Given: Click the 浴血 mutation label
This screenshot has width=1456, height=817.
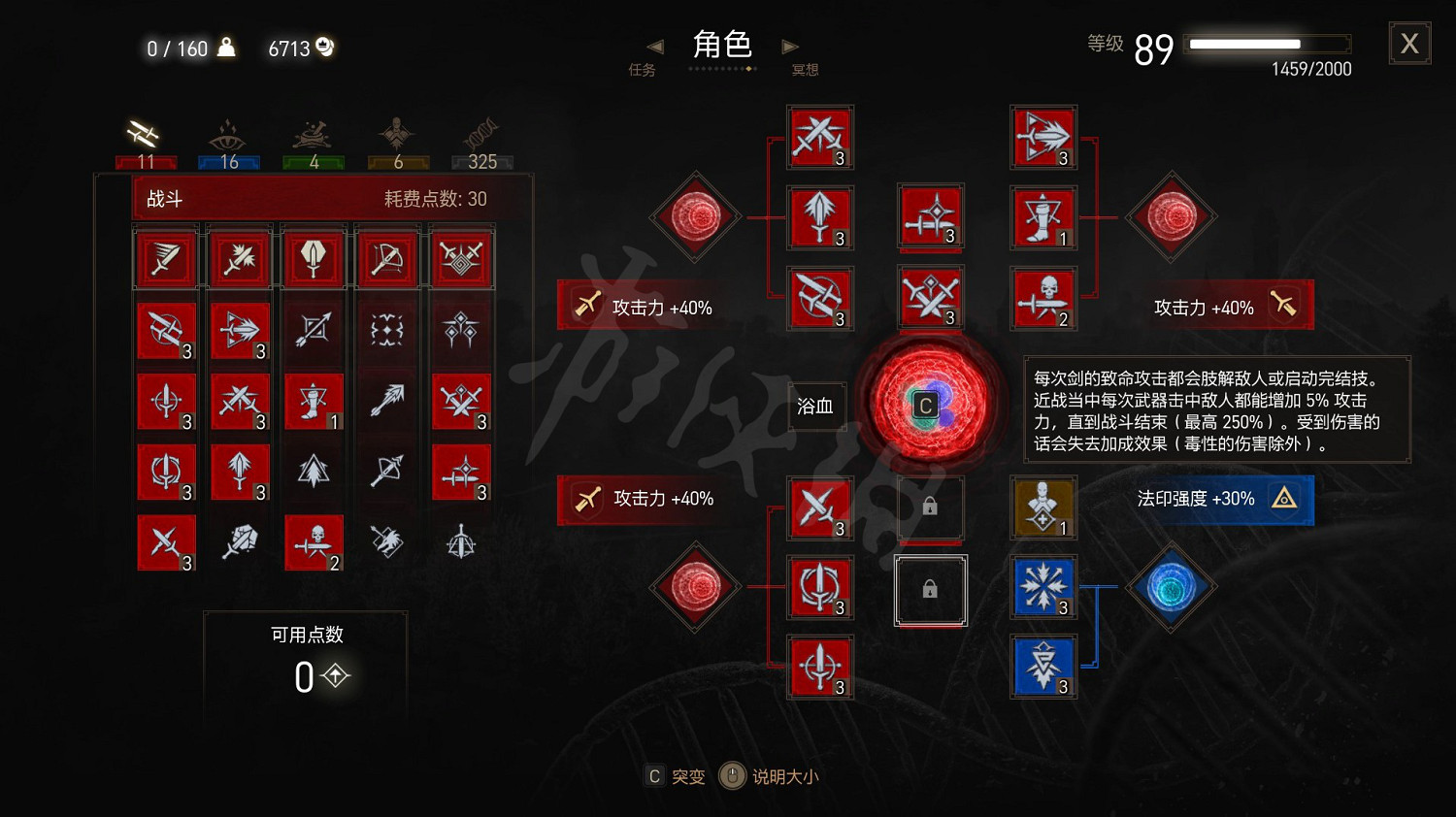Looking at the screenshot, I should tap(816, 406).
